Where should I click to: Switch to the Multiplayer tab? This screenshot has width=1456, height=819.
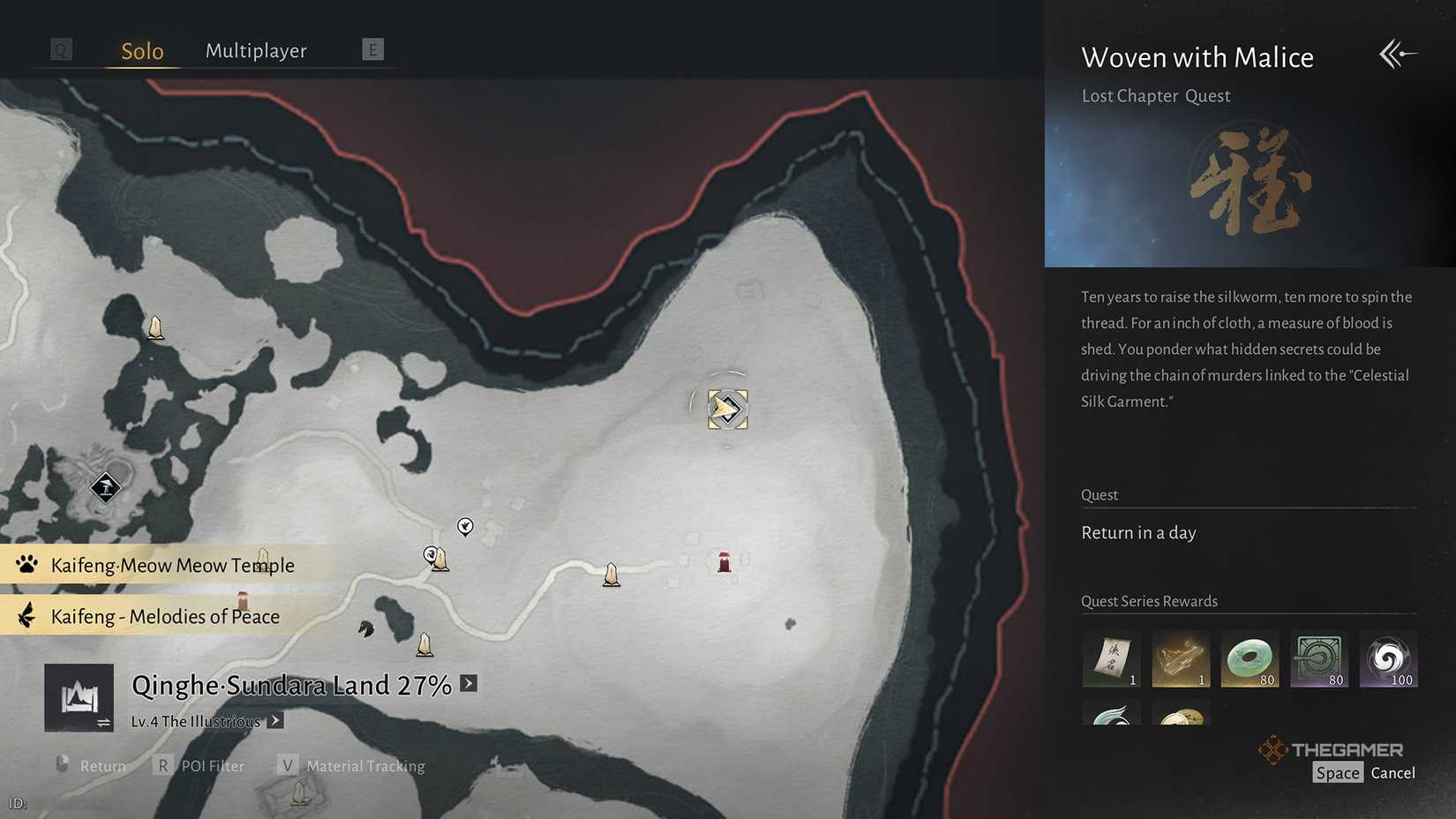(x=256, y=50)
